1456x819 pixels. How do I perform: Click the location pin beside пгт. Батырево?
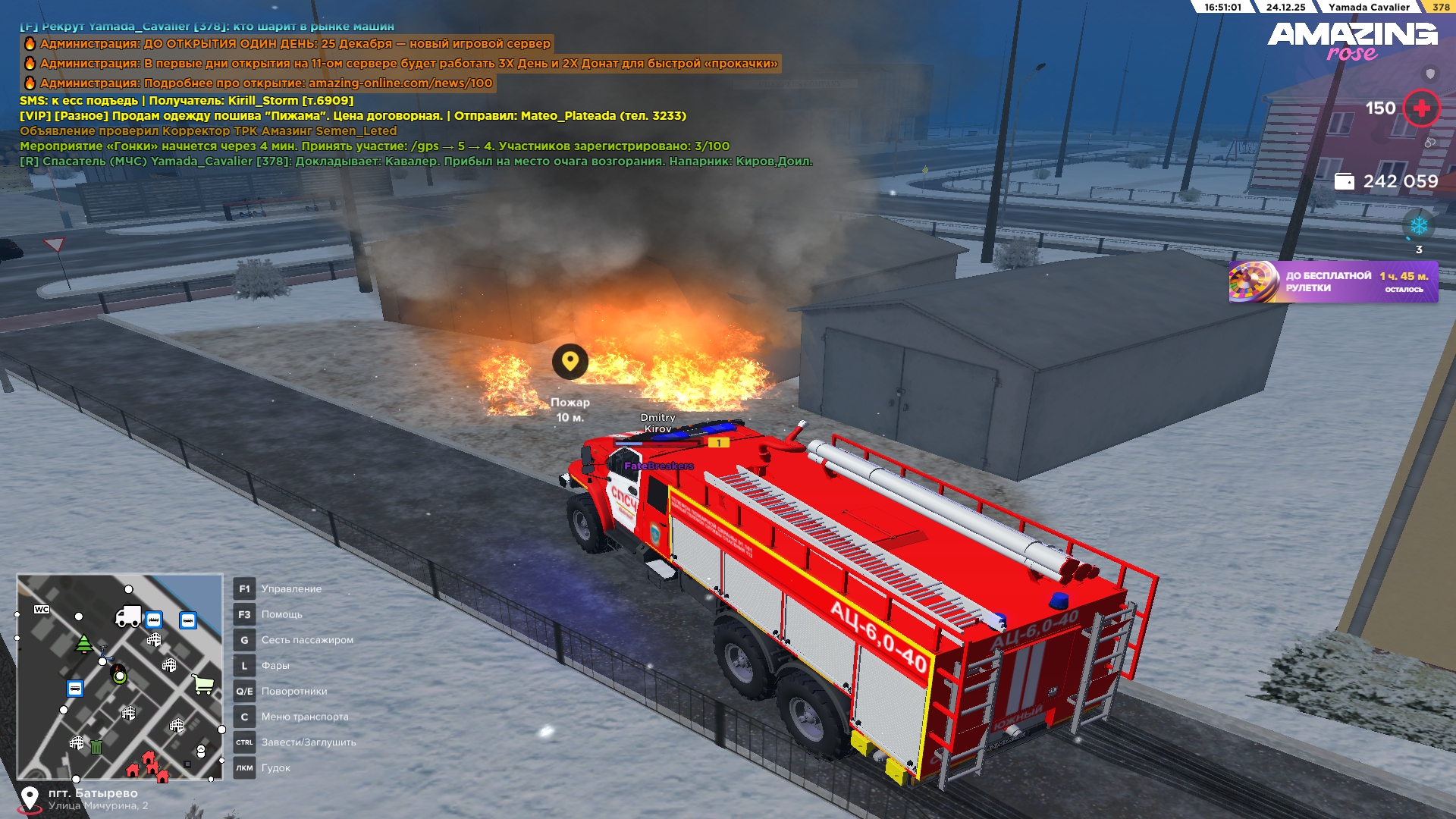click(x=30, y=799)
